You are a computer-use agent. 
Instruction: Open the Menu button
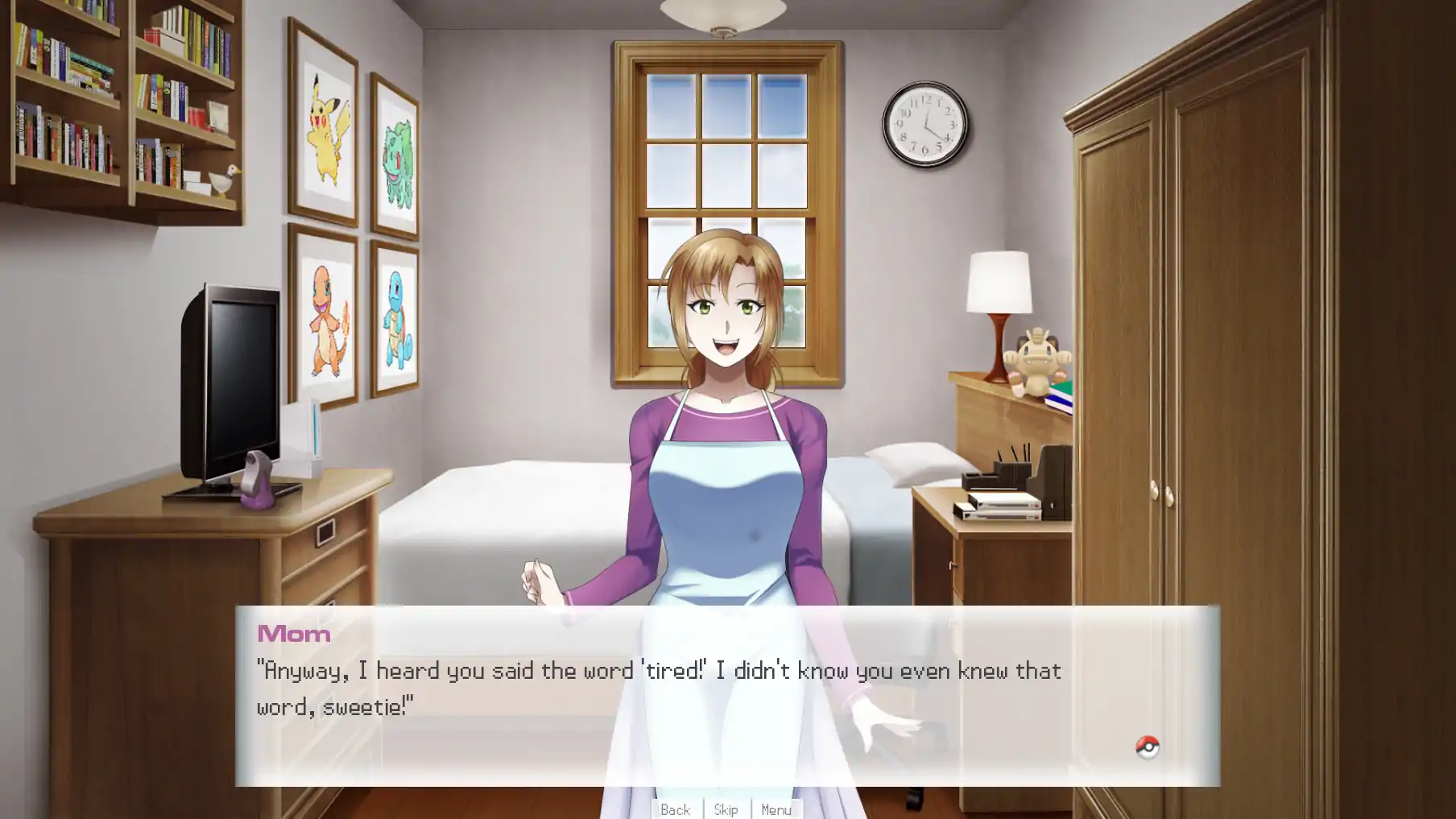(776, 809)
